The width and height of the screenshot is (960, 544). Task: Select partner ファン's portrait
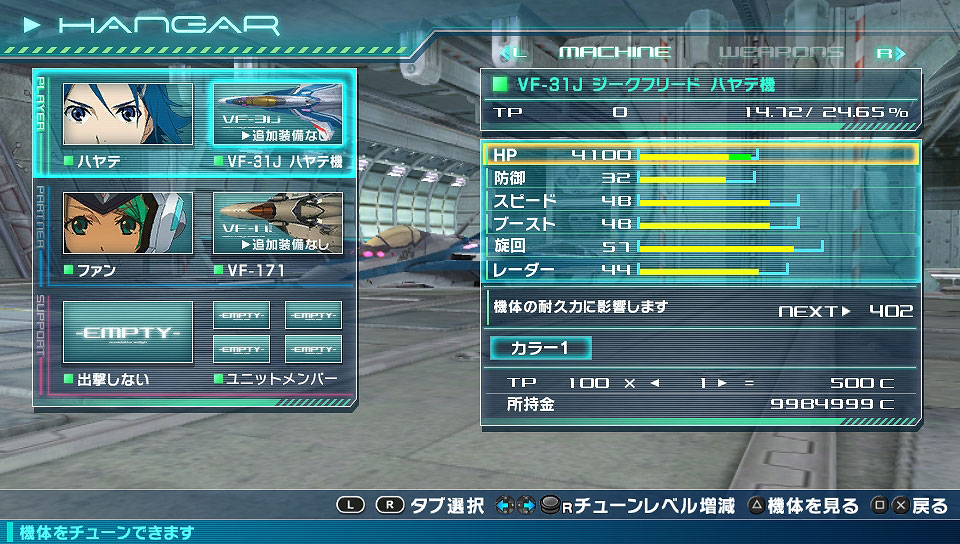coord(128,223)
